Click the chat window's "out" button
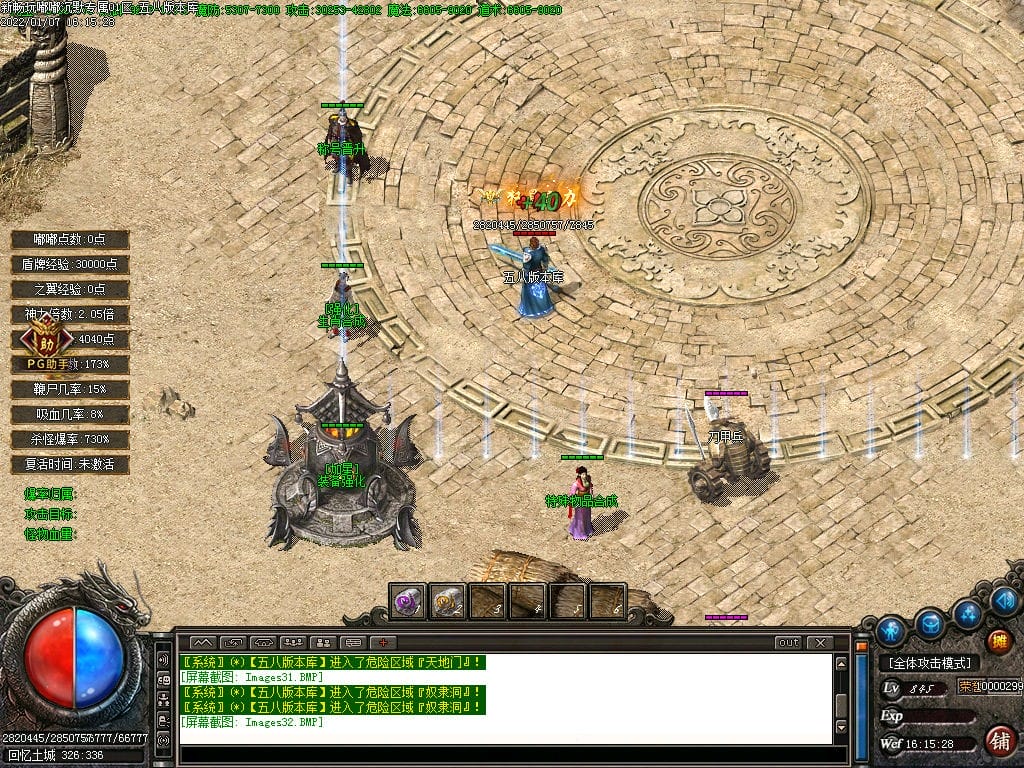 coord(789,642)
